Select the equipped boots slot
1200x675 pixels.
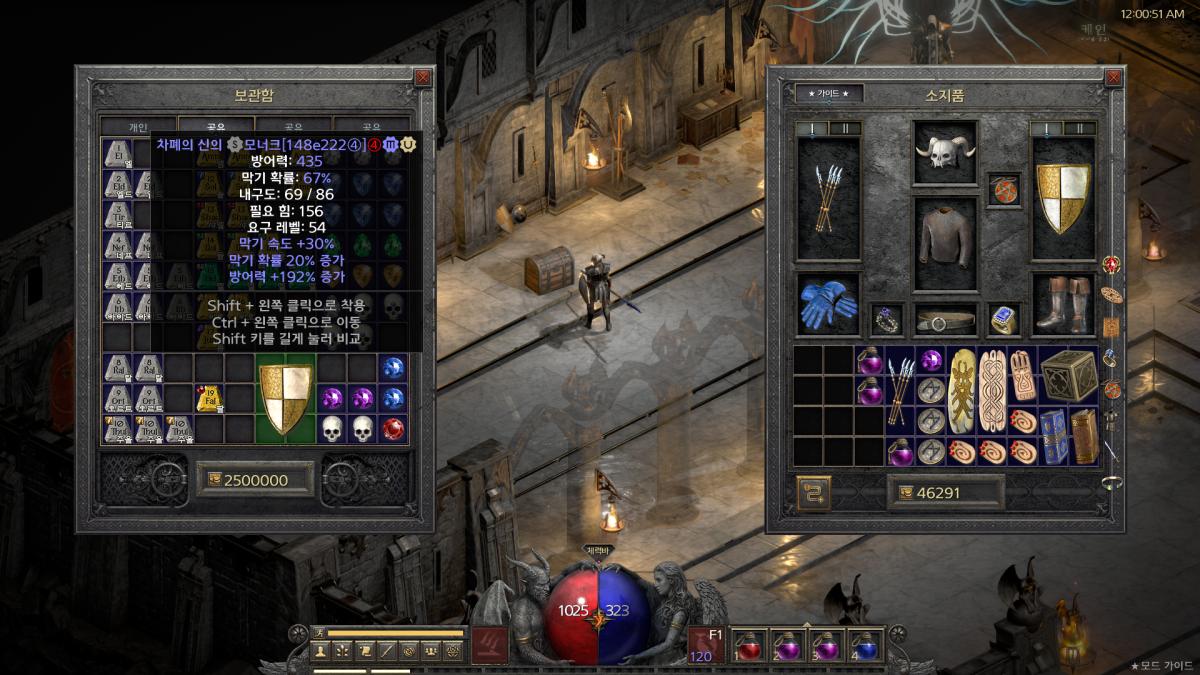[1062, 304]
